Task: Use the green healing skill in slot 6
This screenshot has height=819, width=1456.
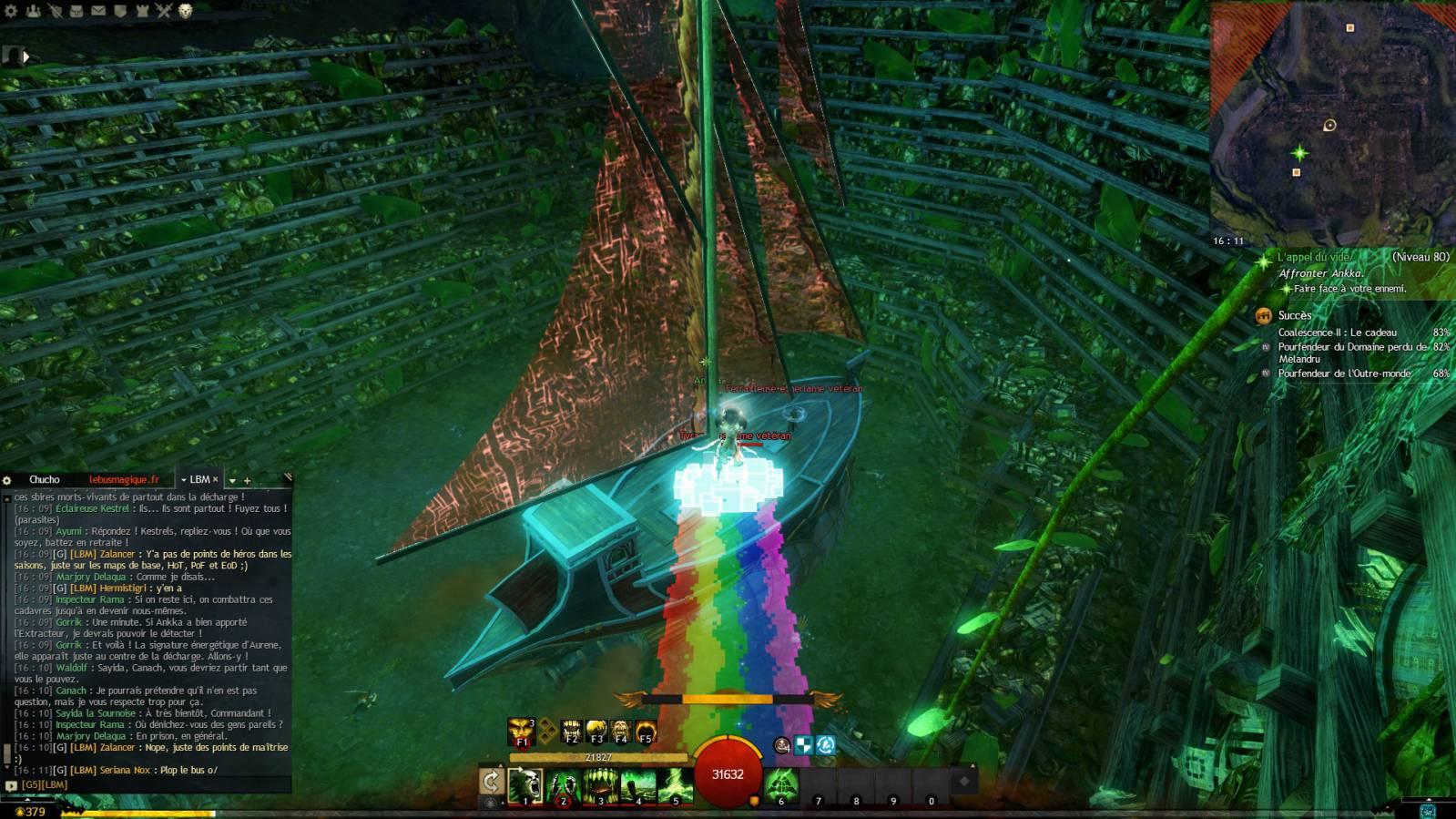Action: click(780, 785)
